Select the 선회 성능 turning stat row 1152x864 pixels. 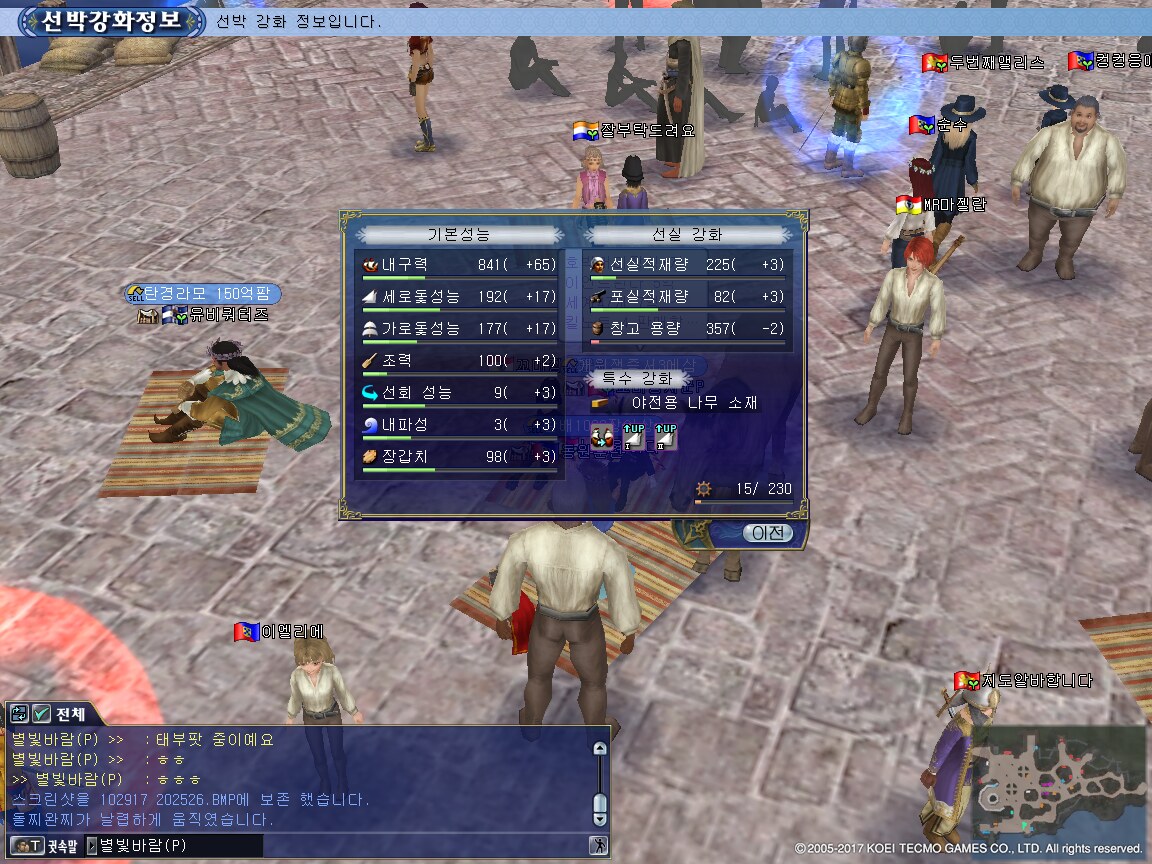(459, 393)
